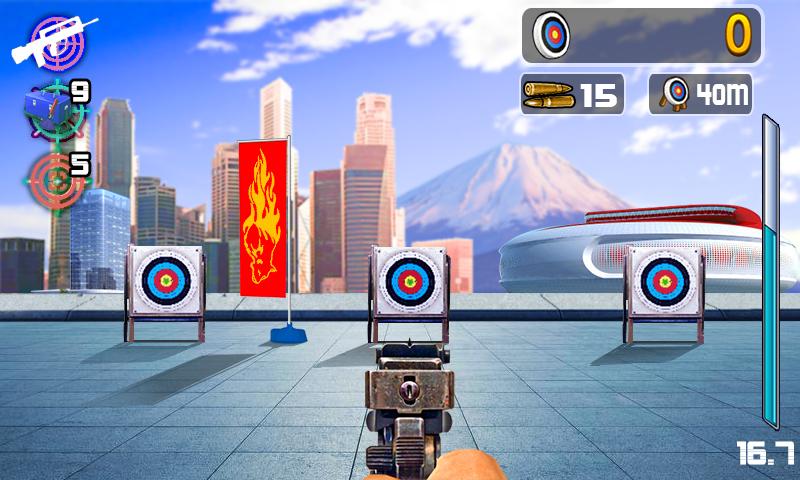This screenshot has height=480, width=800.
Task: Use the blue ammo box power-up
Action: coord(54,111)
